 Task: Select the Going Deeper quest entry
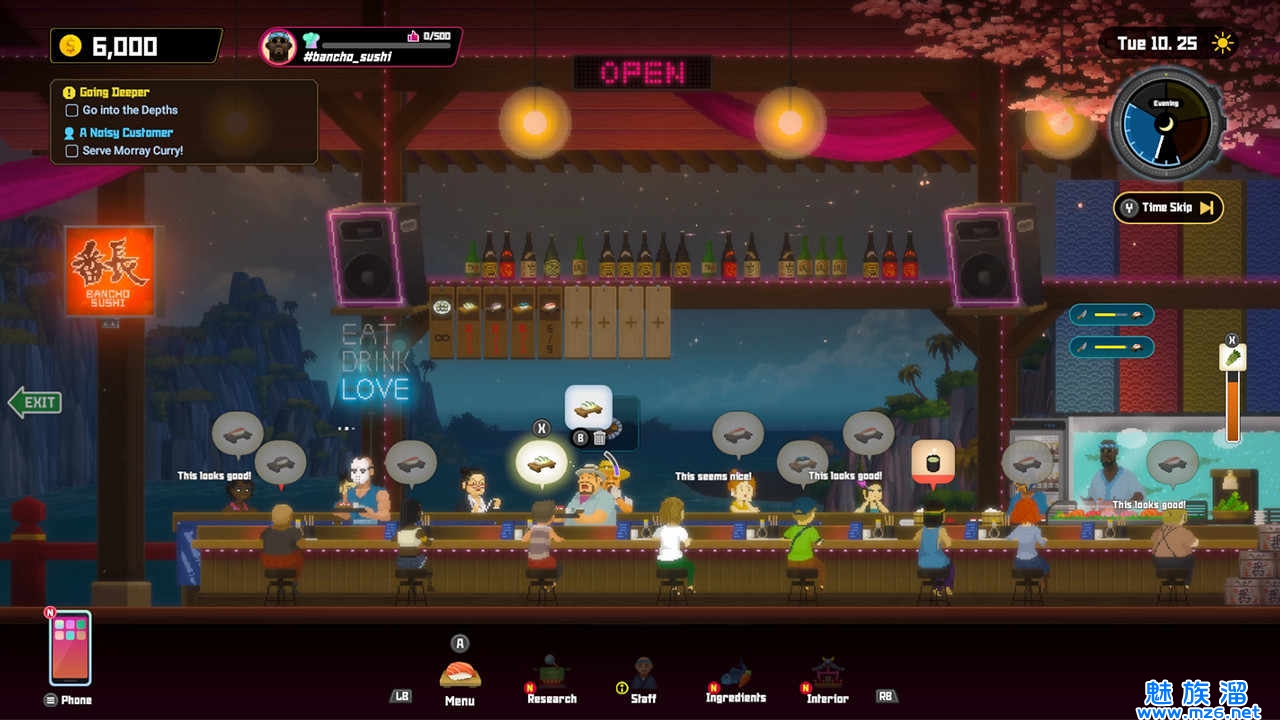click(x=115, y=92)
